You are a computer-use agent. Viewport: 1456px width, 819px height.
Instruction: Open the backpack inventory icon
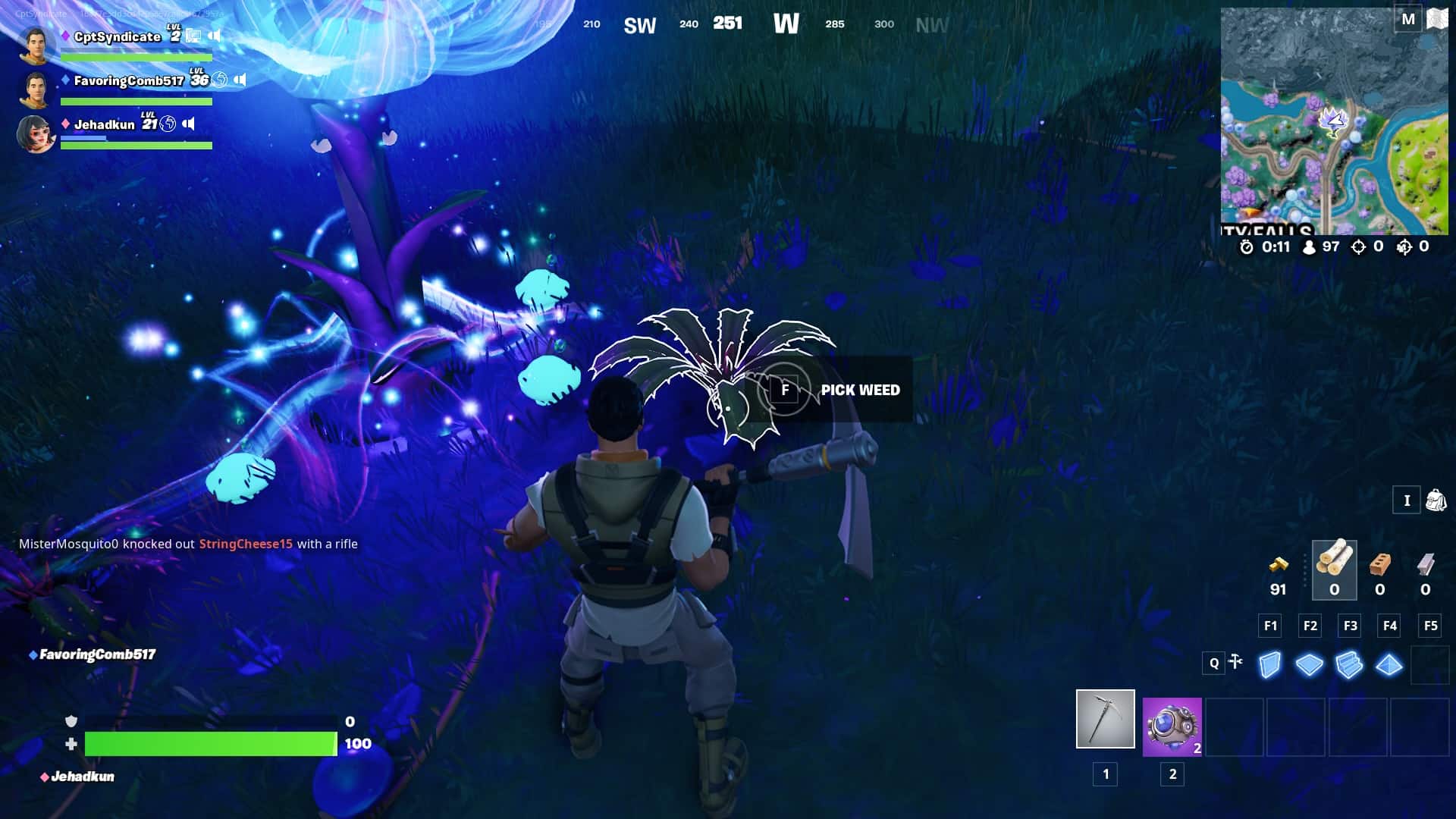[x=1436, y=500]
